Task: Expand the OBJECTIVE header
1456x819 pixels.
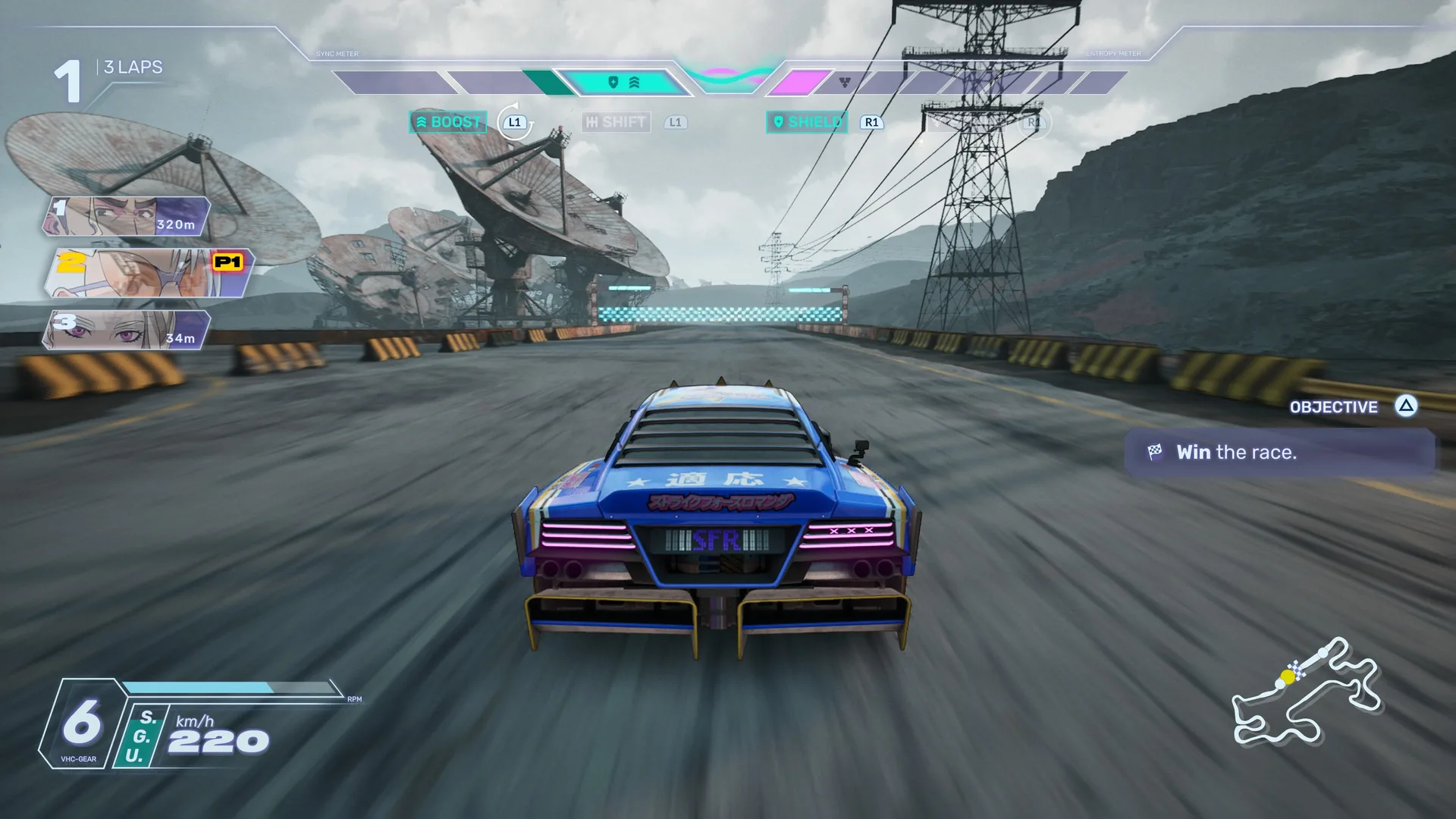Action: (1333, 407)
